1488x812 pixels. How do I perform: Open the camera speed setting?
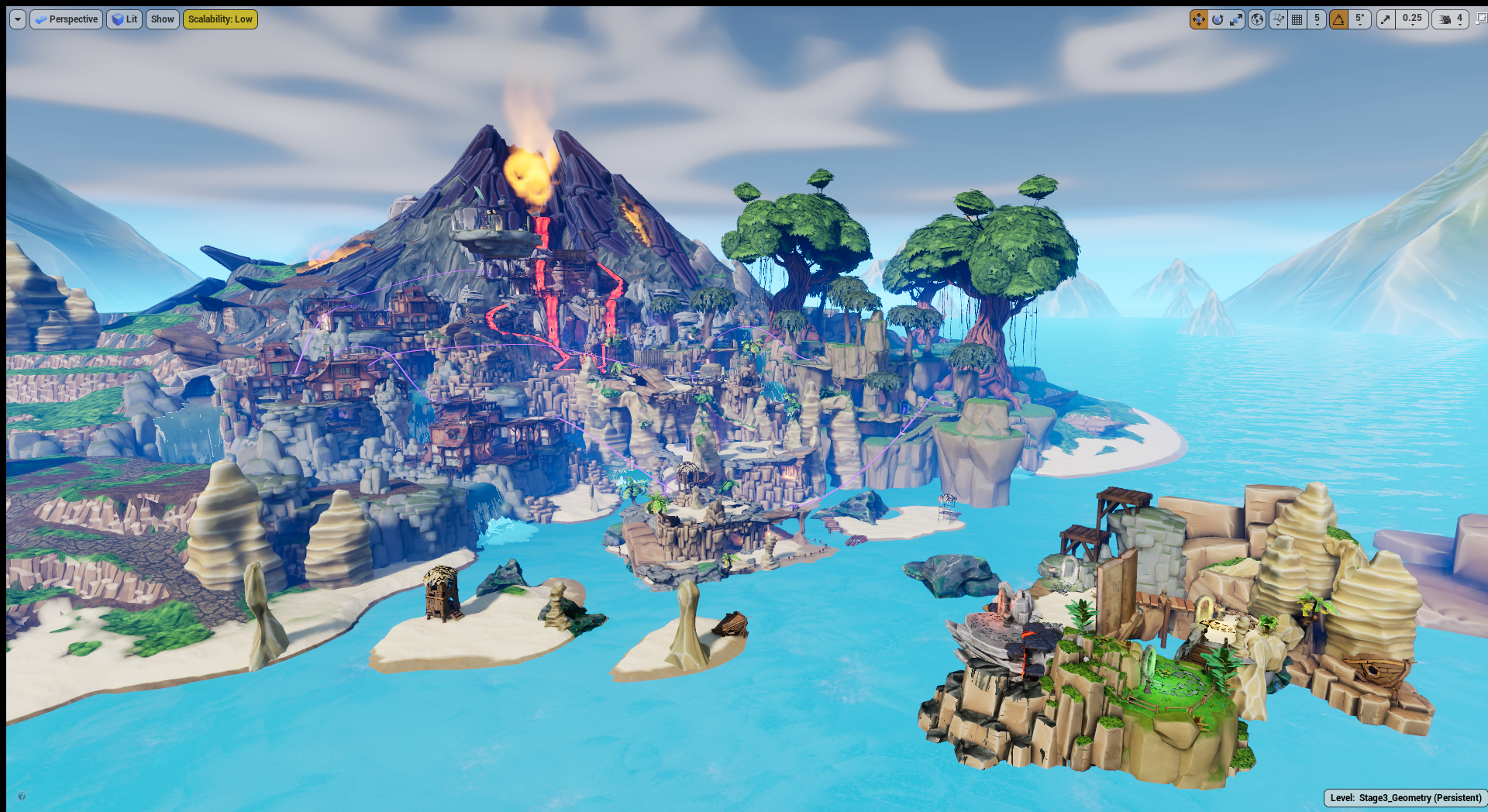[1451, 19]
